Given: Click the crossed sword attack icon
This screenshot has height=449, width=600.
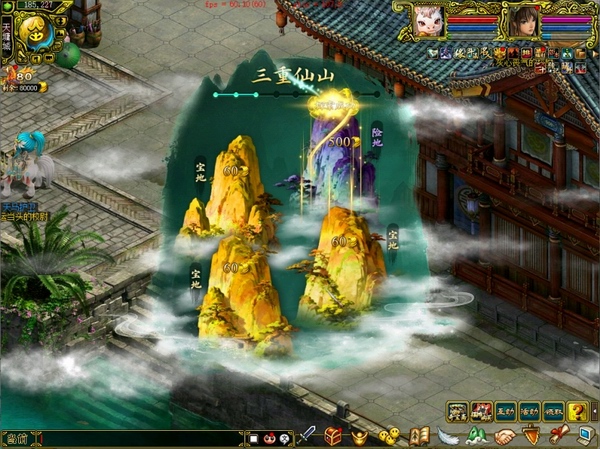Looking at the screenshot, I should tap(309, 436).
